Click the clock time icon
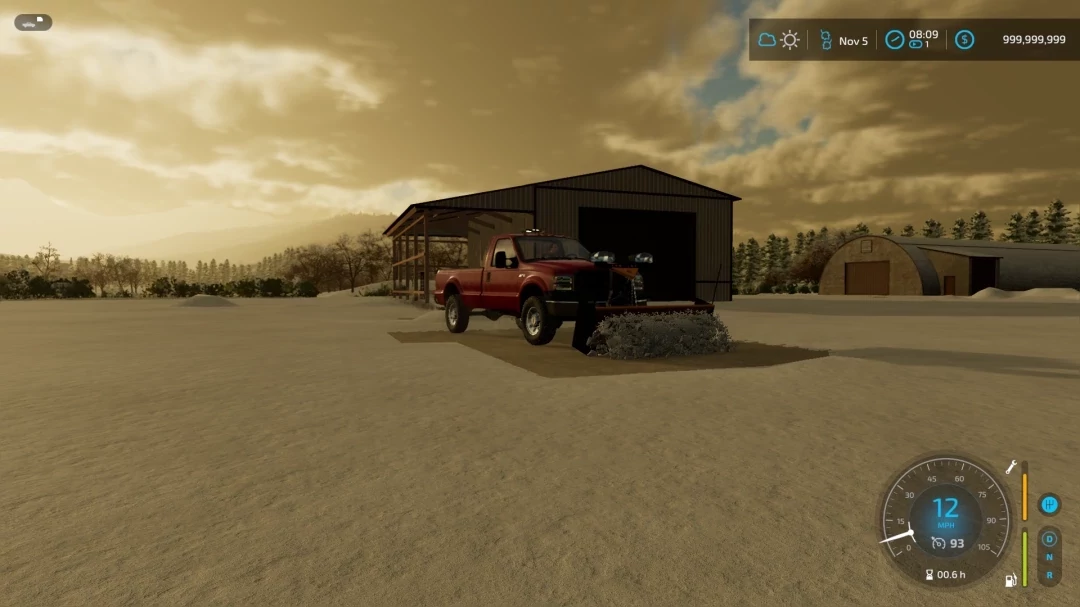The width and height of the screenshot is (1080, 607). 895,40
